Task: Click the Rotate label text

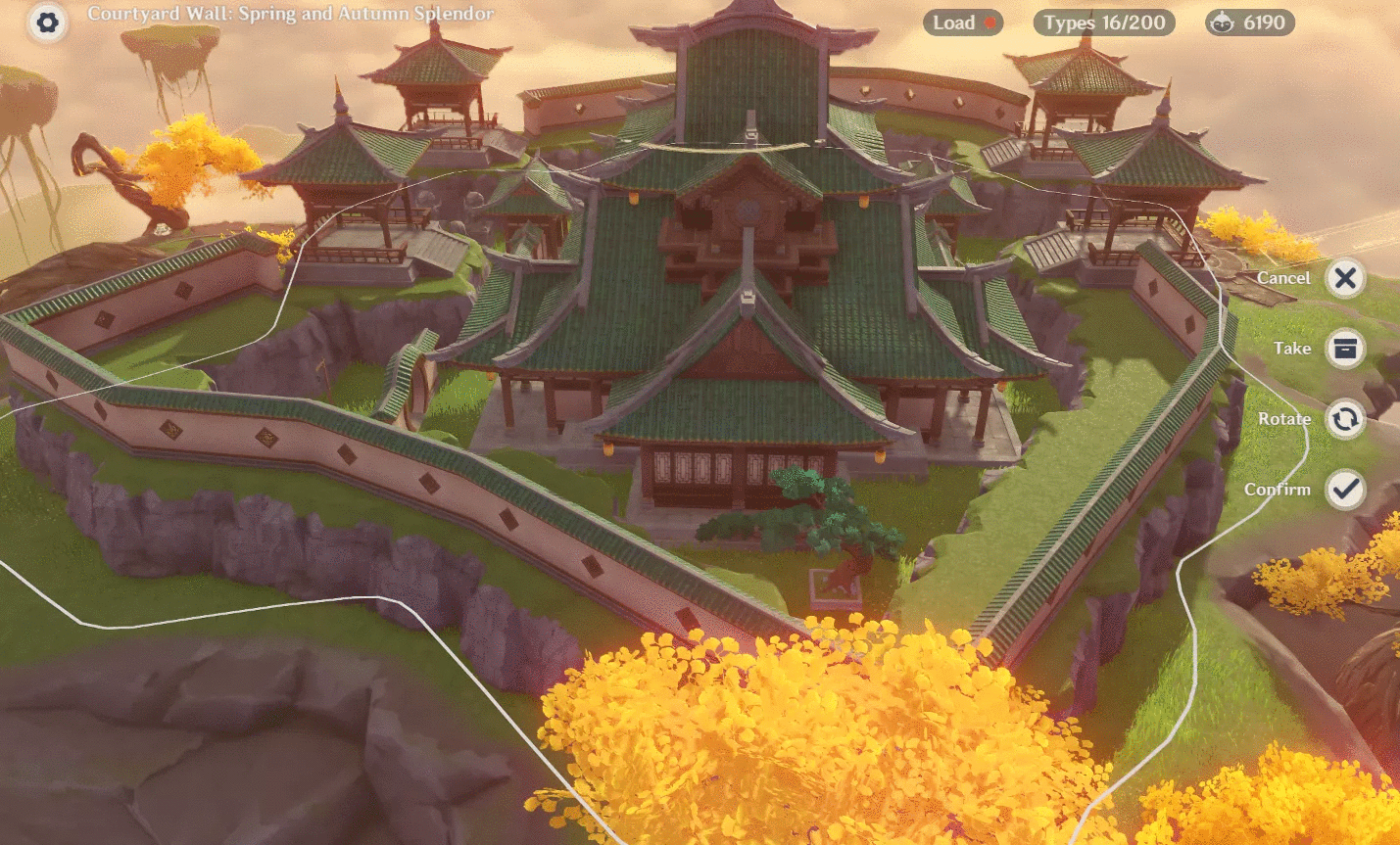Action: pyautogui.click(x=1288, y=418)
